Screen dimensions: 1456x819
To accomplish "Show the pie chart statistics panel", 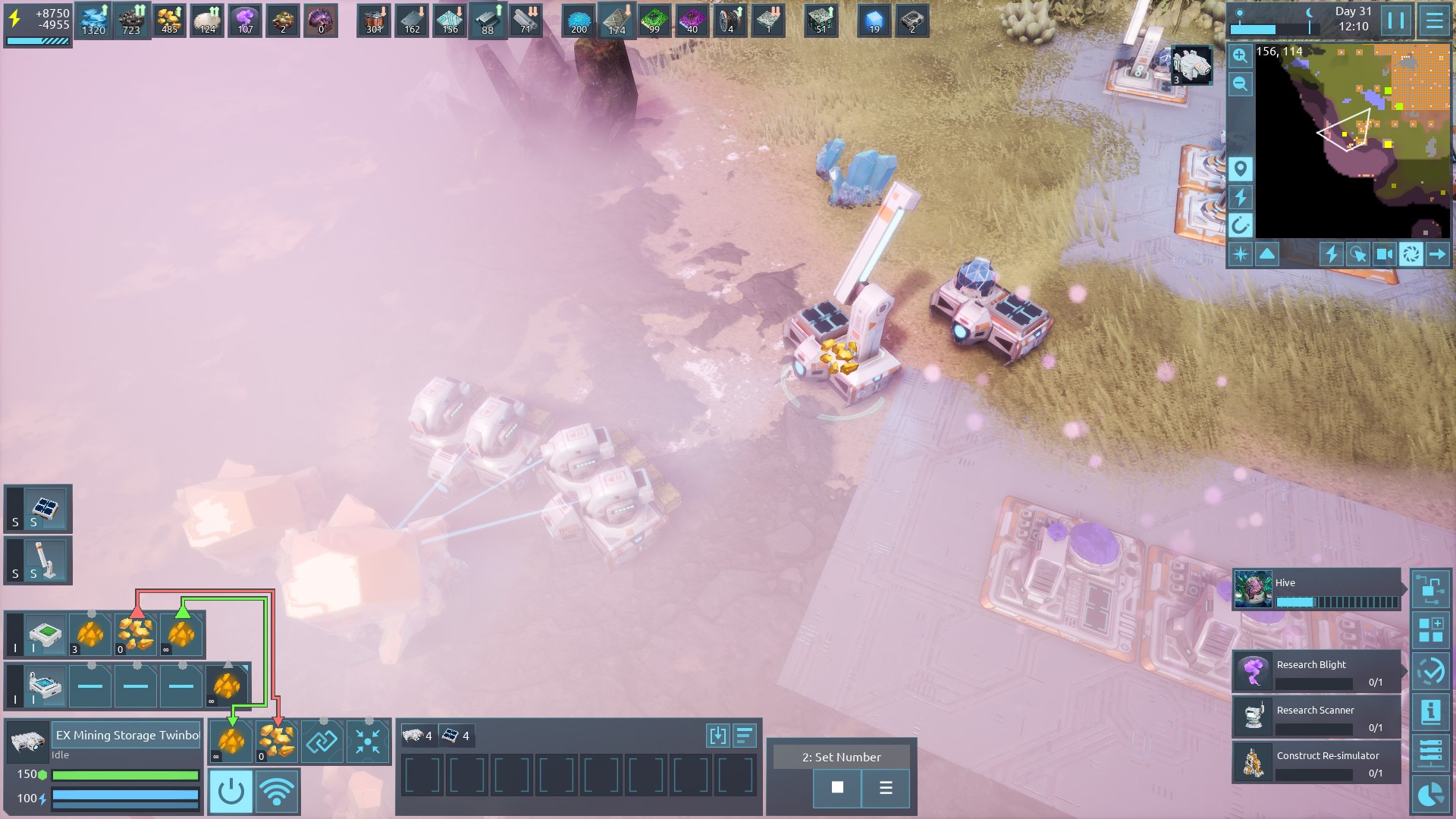I will click(1430, 795).
